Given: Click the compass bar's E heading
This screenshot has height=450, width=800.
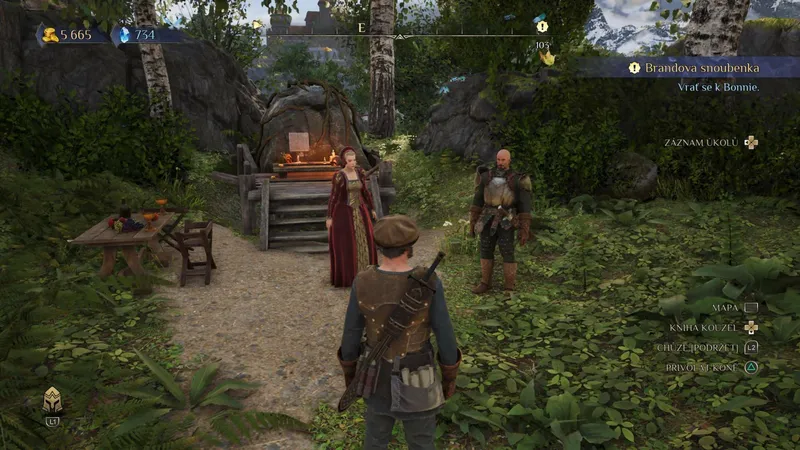Looking at the screenshot, I should [361, 28].
